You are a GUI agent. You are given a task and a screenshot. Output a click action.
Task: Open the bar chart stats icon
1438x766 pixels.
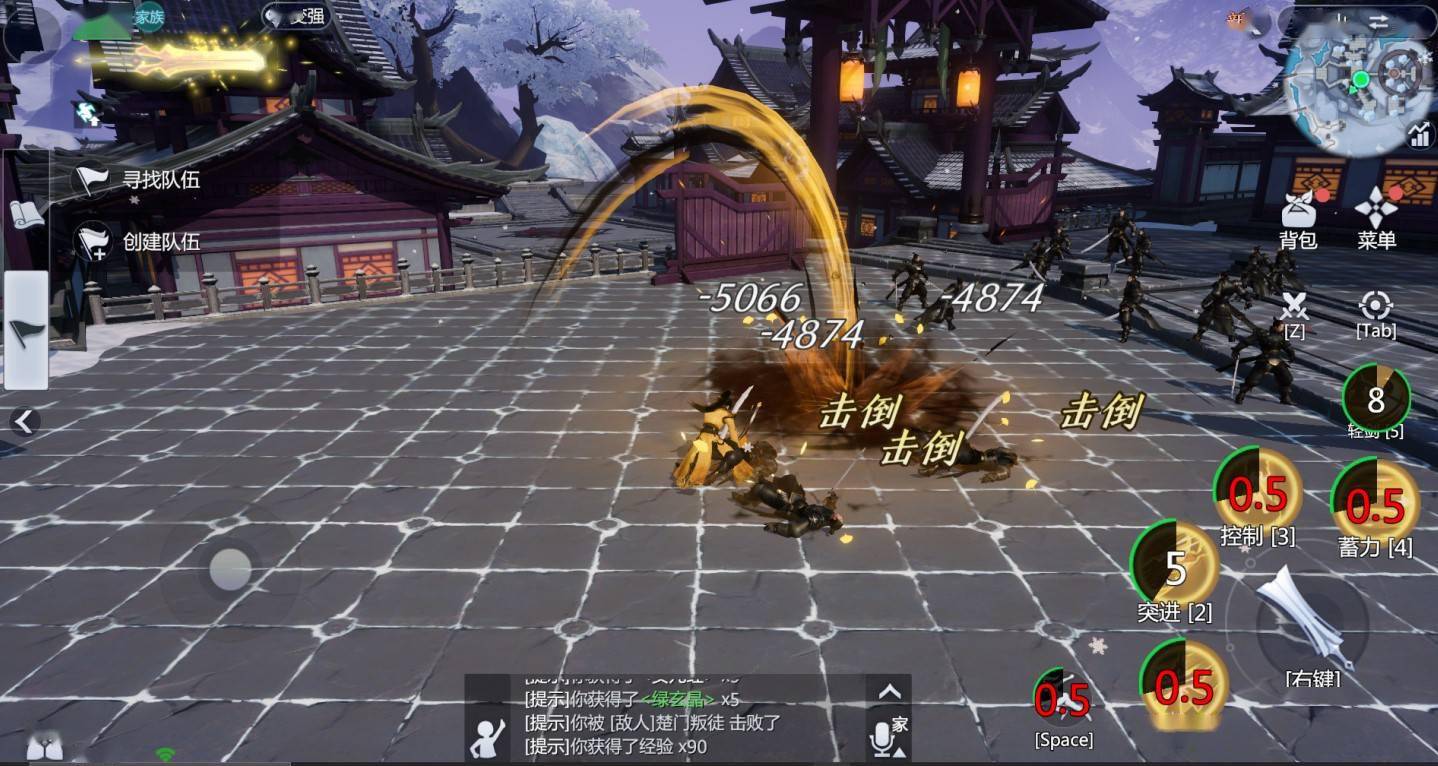pyautogui.click(x=1420, y=133)
